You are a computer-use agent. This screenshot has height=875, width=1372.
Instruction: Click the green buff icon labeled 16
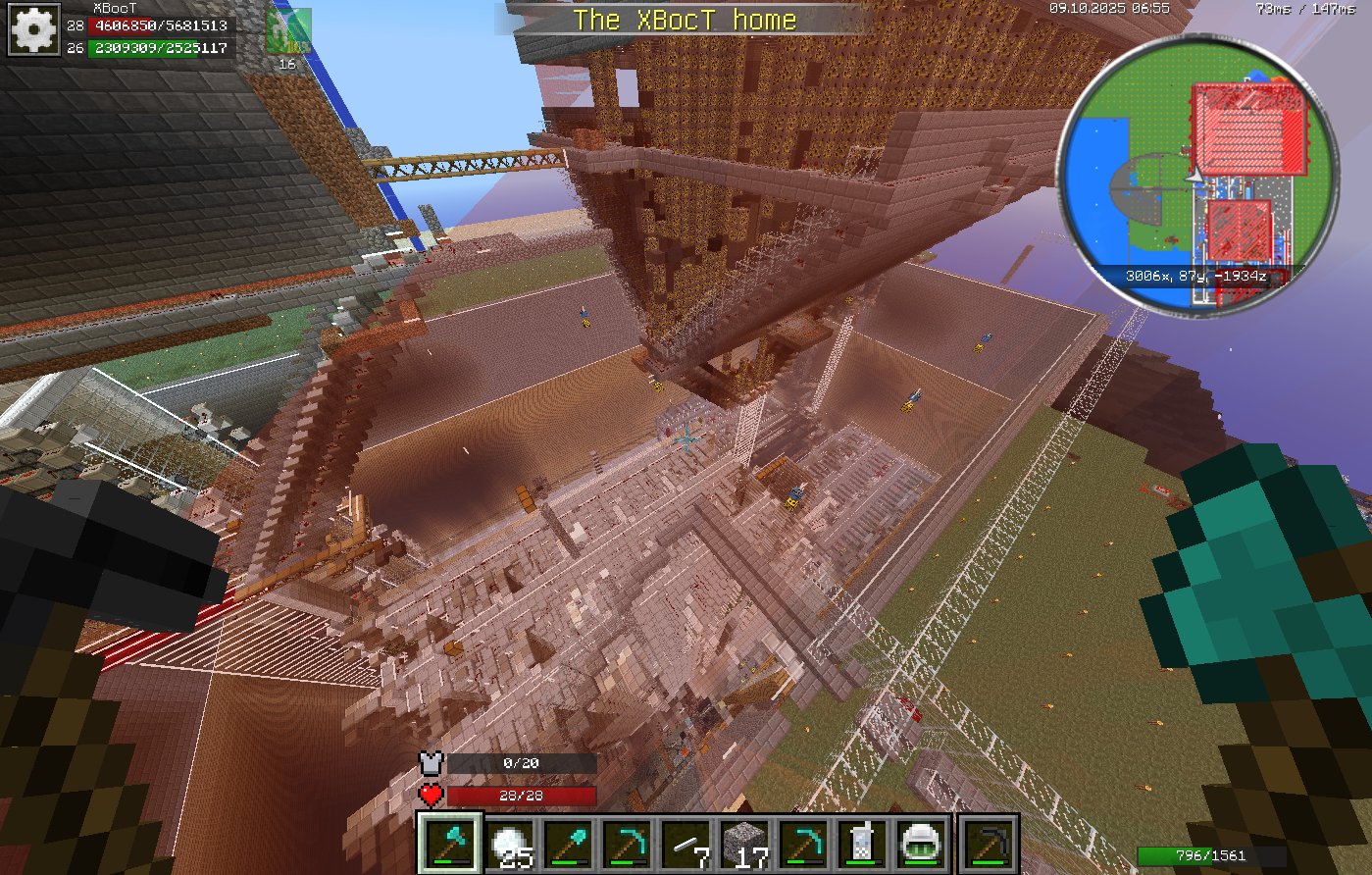287,32
